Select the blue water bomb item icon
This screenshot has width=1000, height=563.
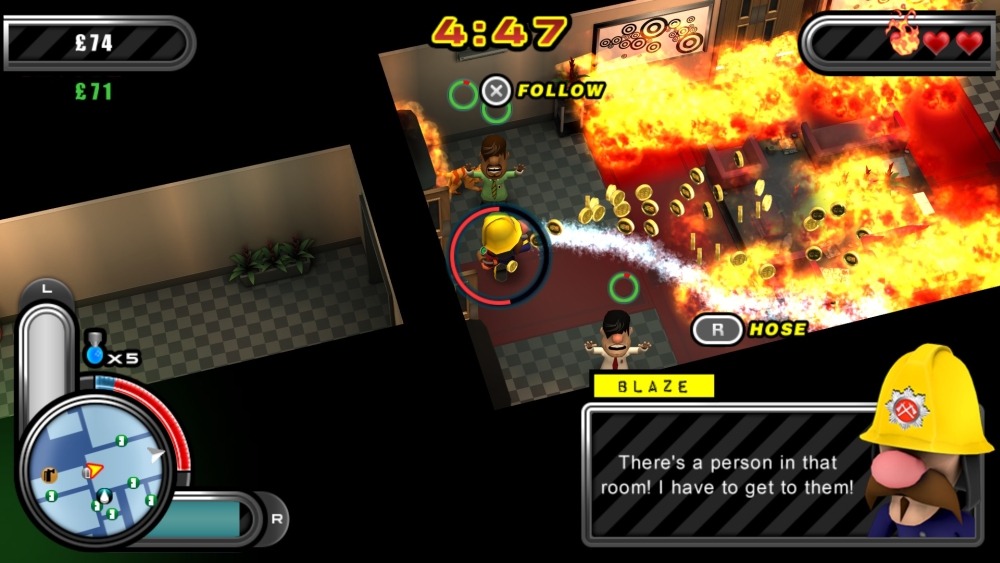[95, 352]
